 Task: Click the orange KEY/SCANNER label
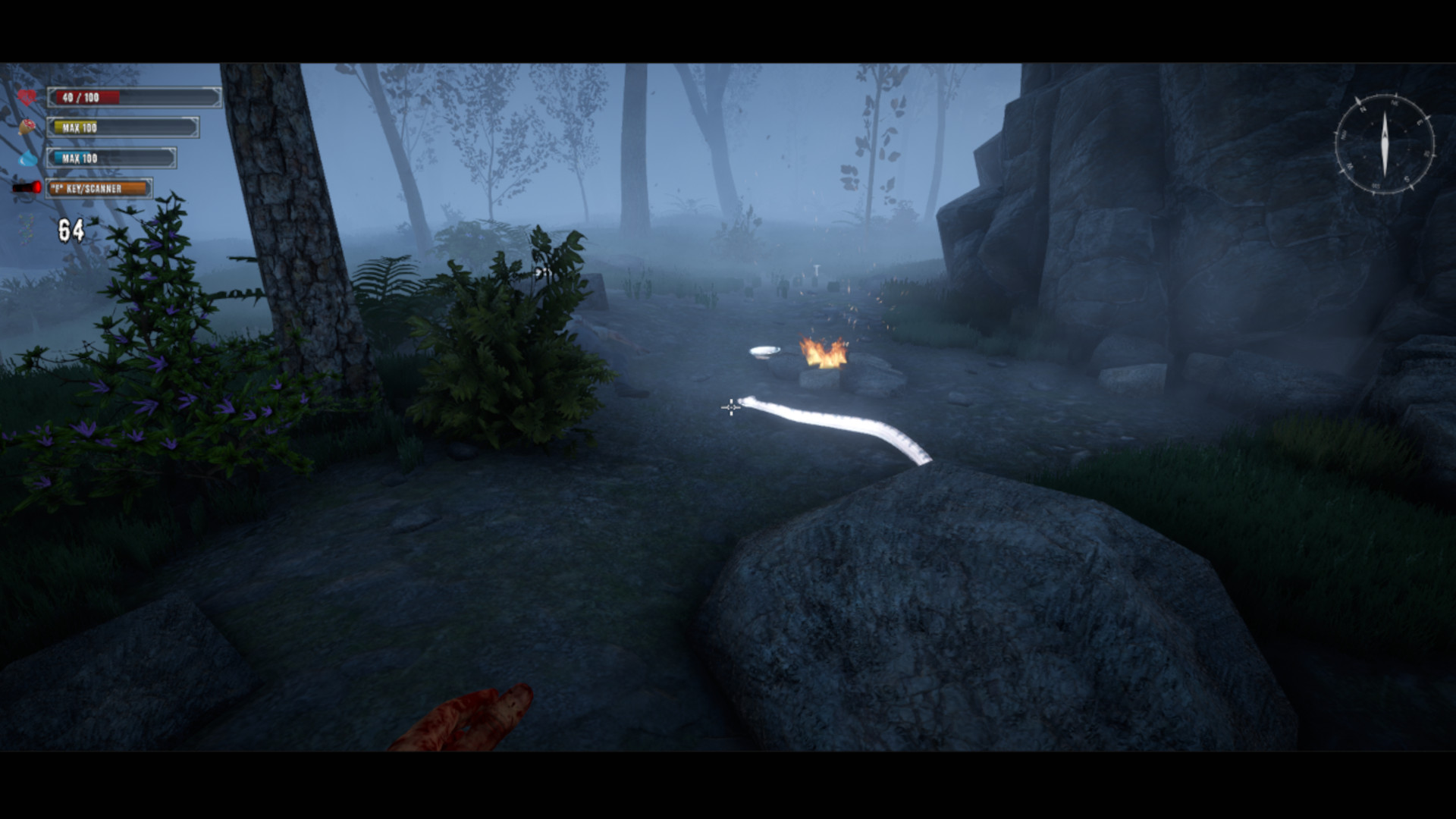point(87,188)
